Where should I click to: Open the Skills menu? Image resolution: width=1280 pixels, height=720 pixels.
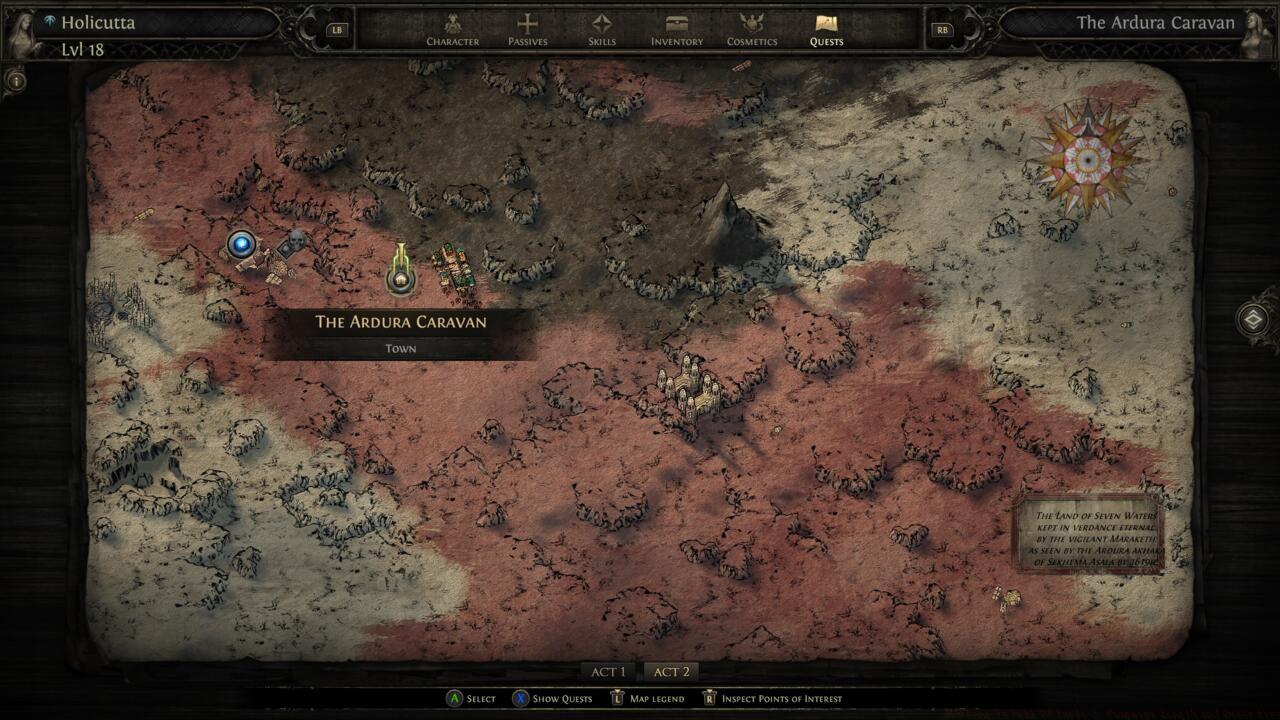[x=600, y=30]
